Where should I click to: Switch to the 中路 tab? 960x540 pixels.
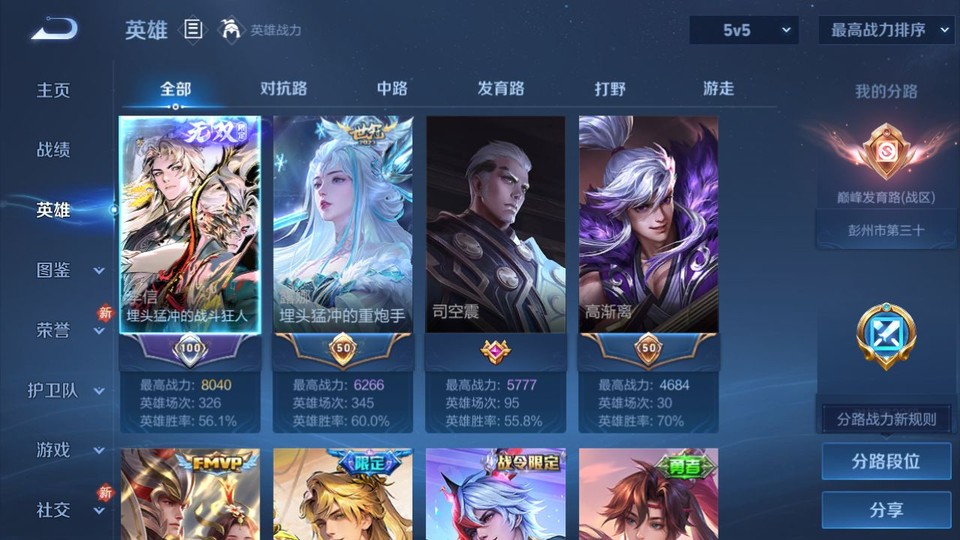click(392, 89)
